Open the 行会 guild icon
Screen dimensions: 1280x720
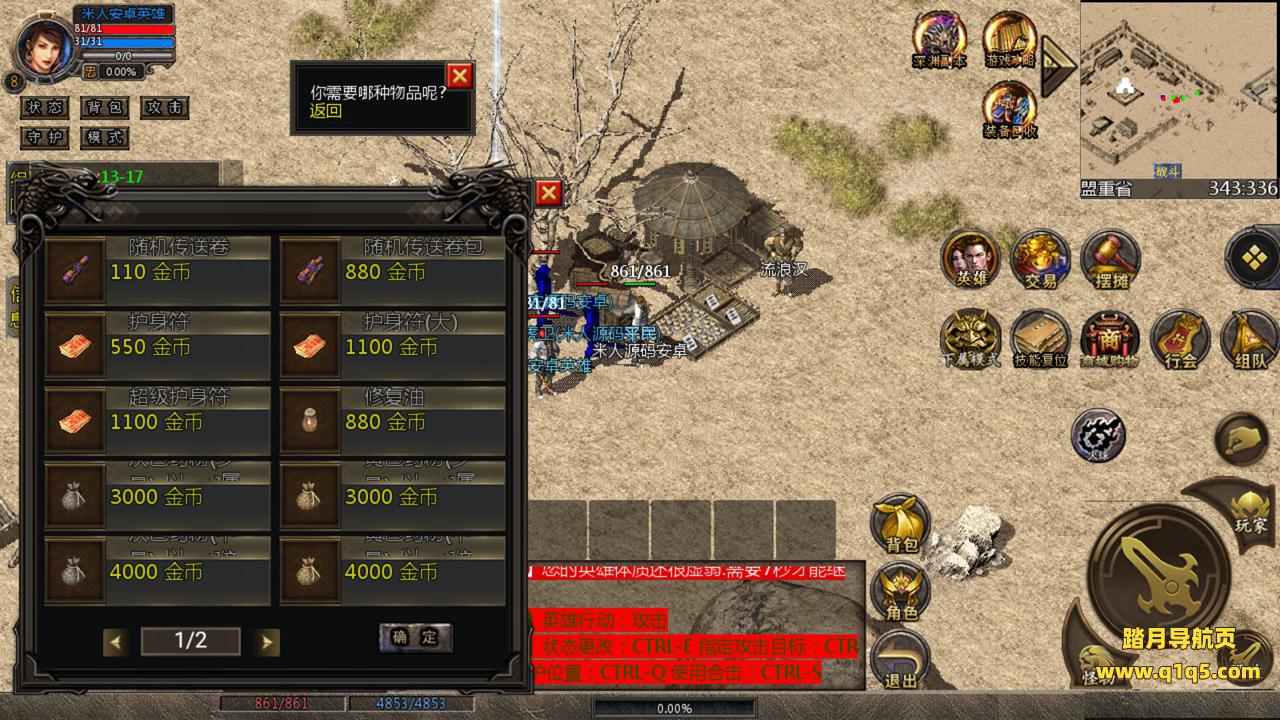click(x=1180, y=338)
